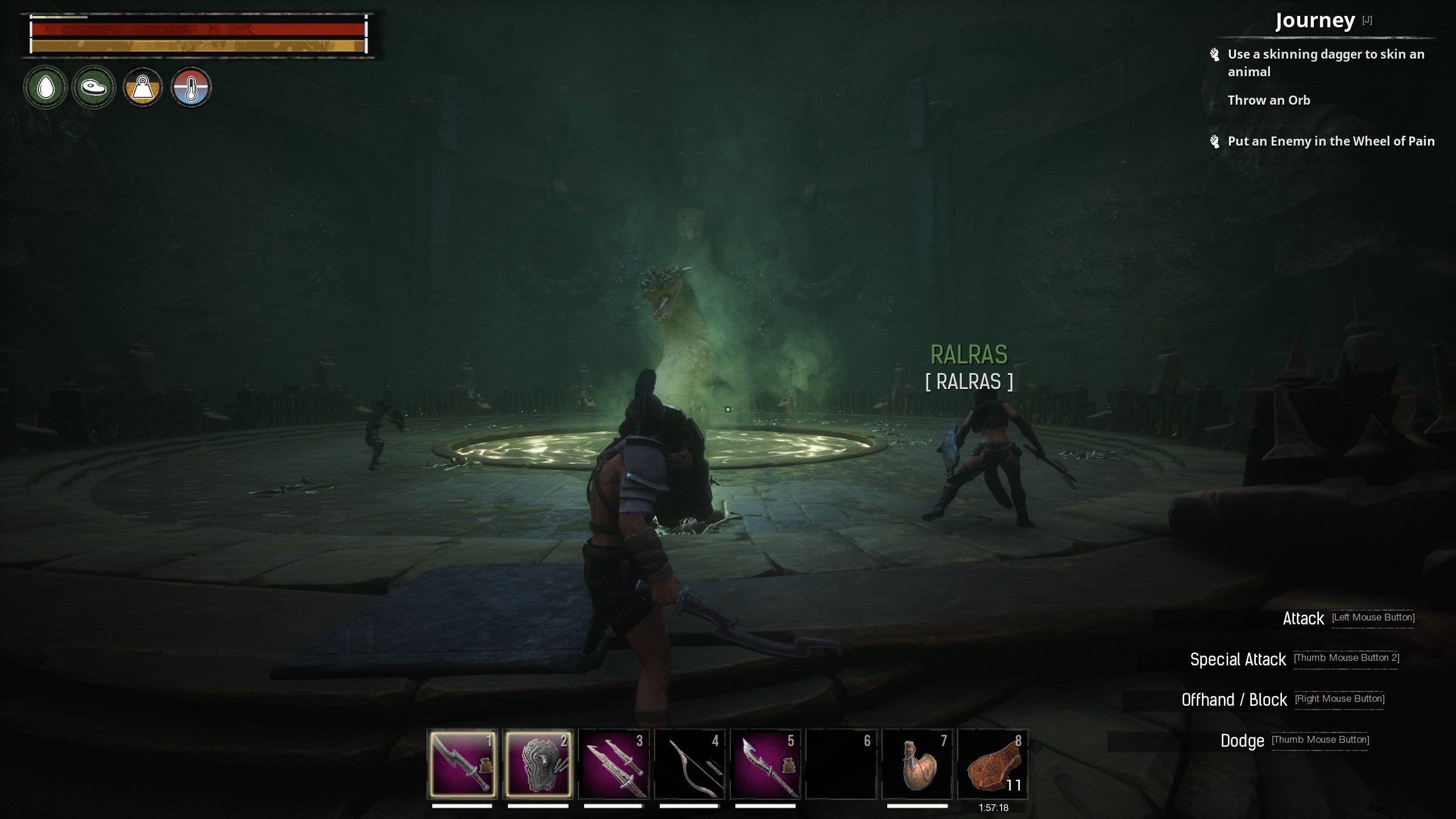Equip the shield in hotbar slot 2
The width and height of the screenshot is (1456, 819).
pyautogui.click(x=538, y=764)
